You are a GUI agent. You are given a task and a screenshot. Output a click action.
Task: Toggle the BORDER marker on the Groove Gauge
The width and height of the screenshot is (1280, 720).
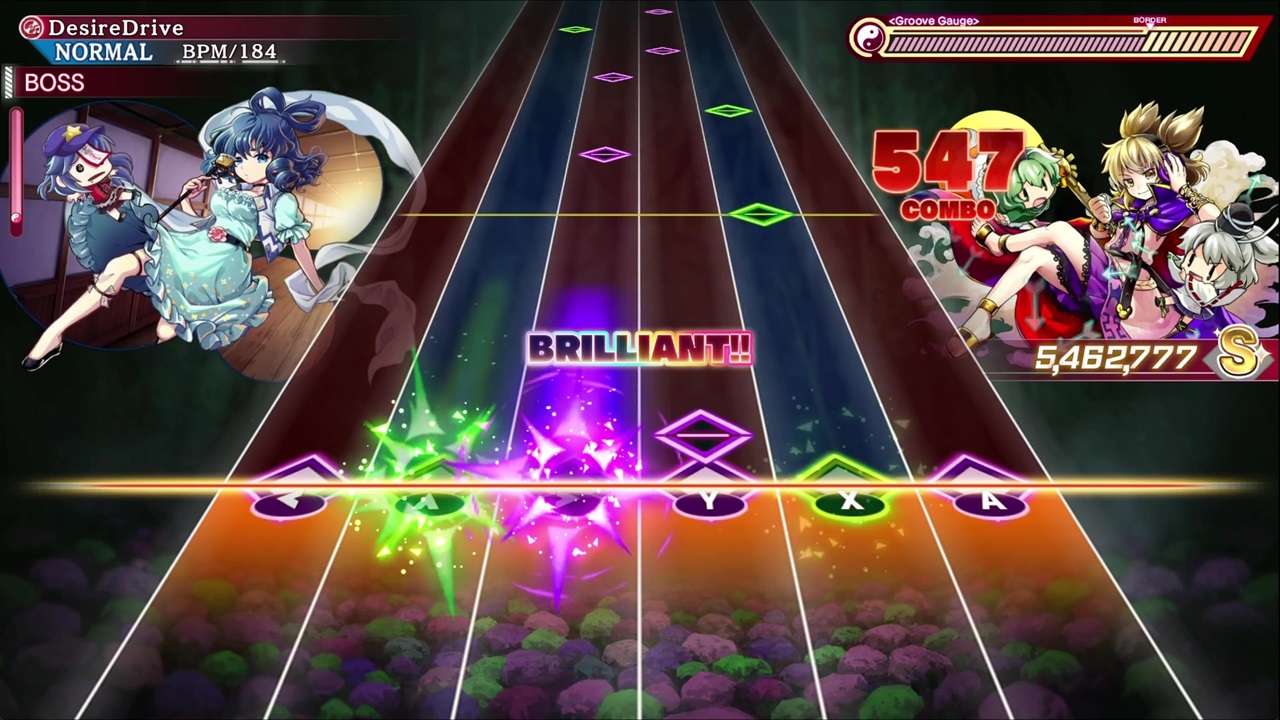pyautogui.click(x=1150, y=19)
